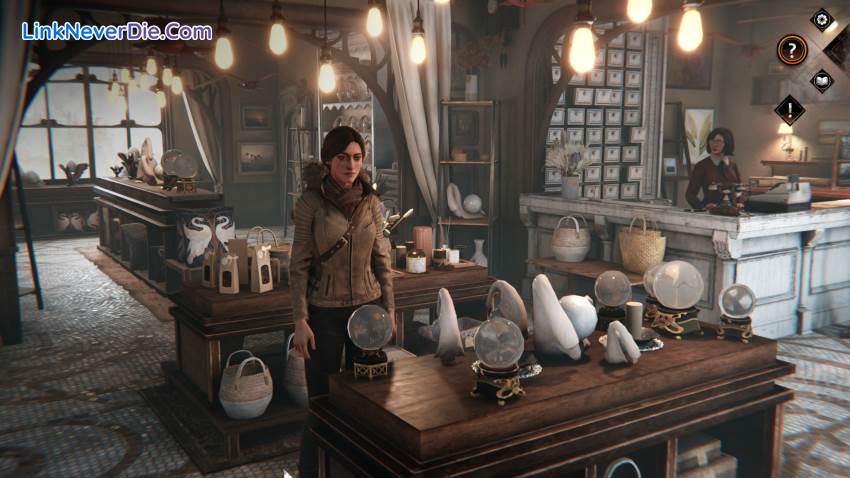This screenshot has height=478, width=850.
Task: Open the gear settings icon
Action: tap(822, 18)
